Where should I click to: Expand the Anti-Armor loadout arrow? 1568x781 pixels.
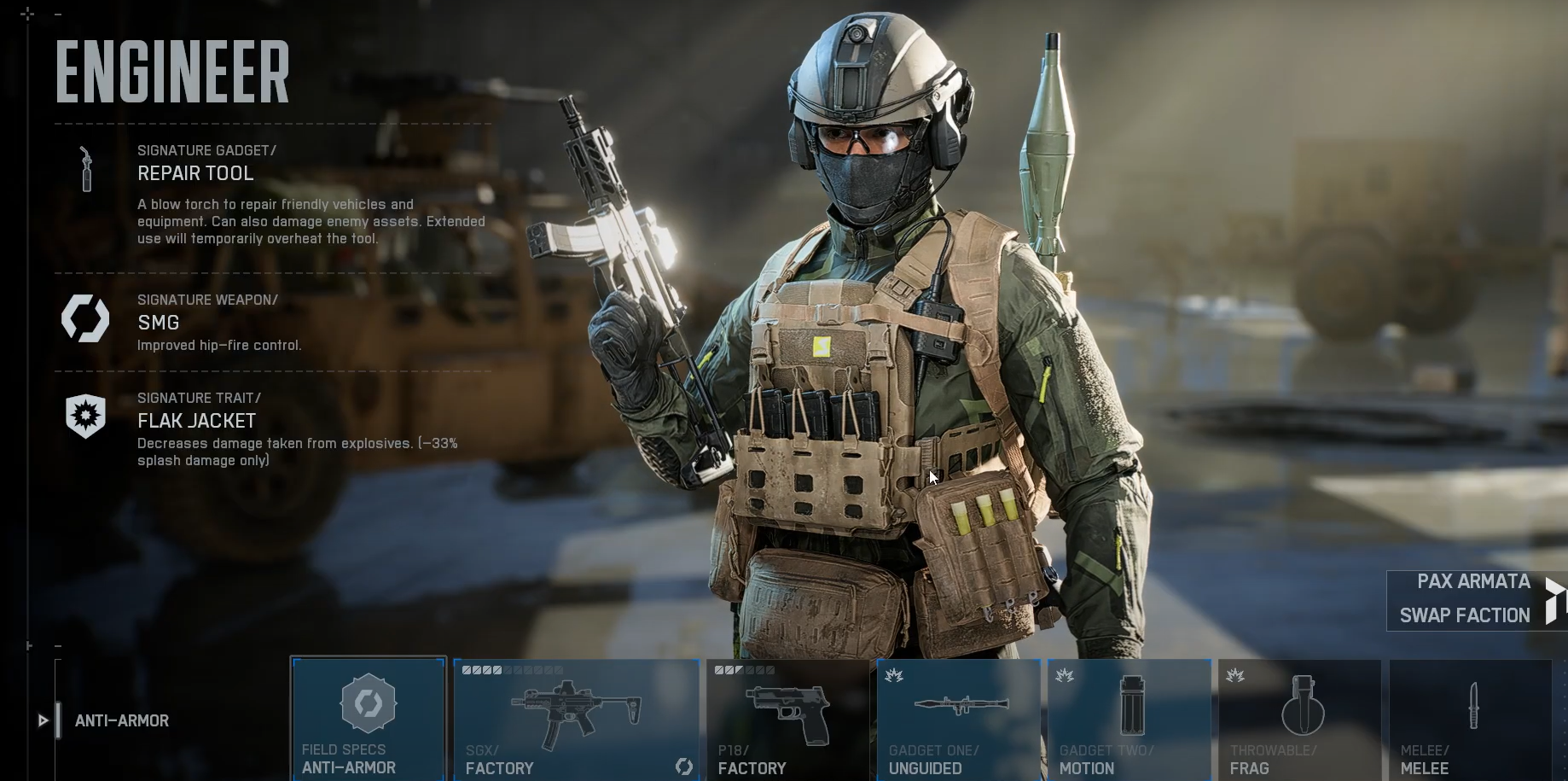[x=43, y=720]
